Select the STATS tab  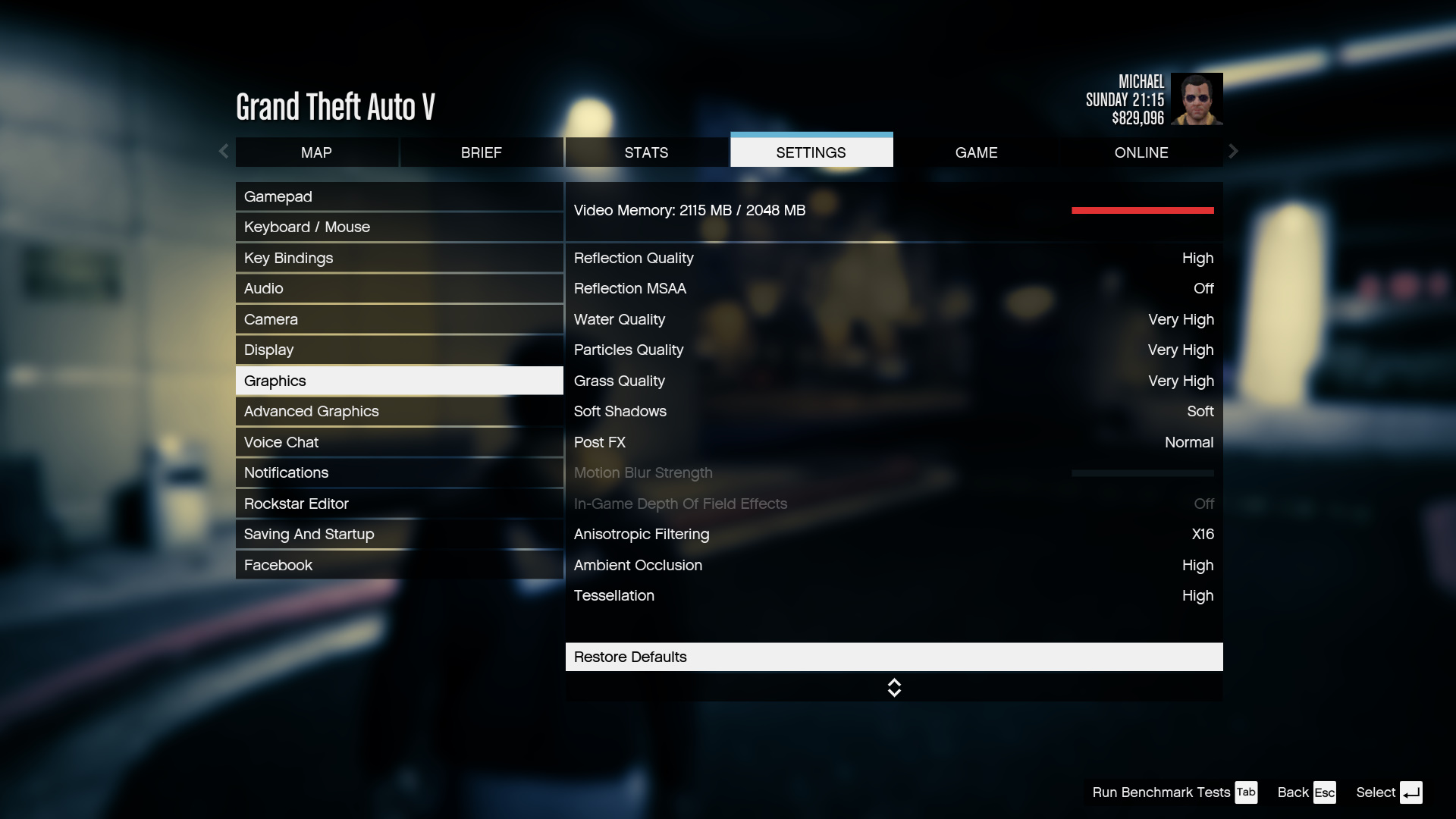pyautogui.click(x=646, y=152)
